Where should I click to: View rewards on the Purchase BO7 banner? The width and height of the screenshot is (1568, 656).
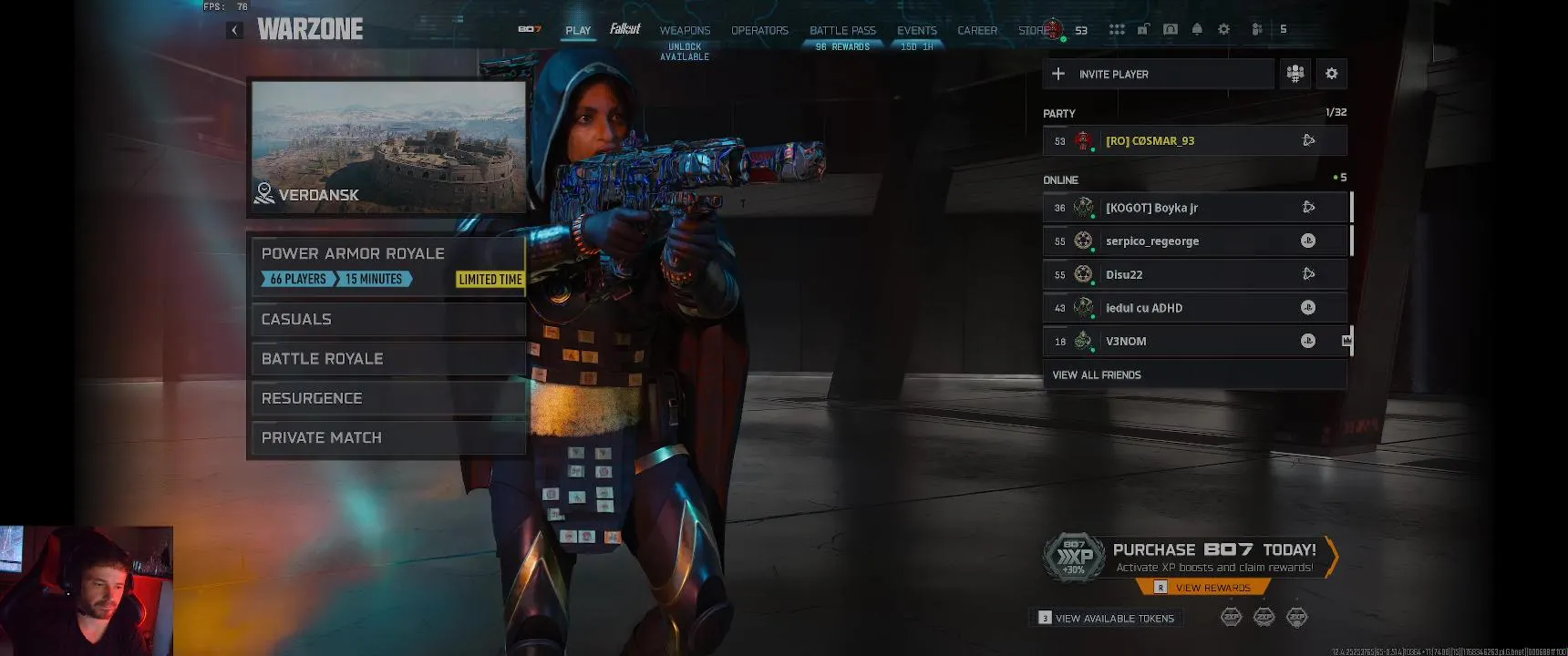pos(1212,588)
